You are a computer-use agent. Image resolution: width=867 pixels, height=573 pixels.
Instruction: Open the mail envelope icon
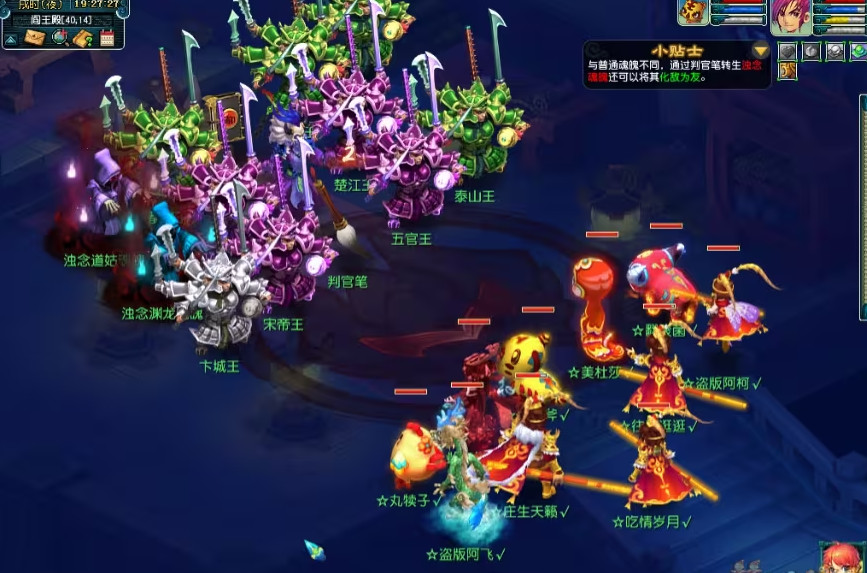[x=36, y=38]
